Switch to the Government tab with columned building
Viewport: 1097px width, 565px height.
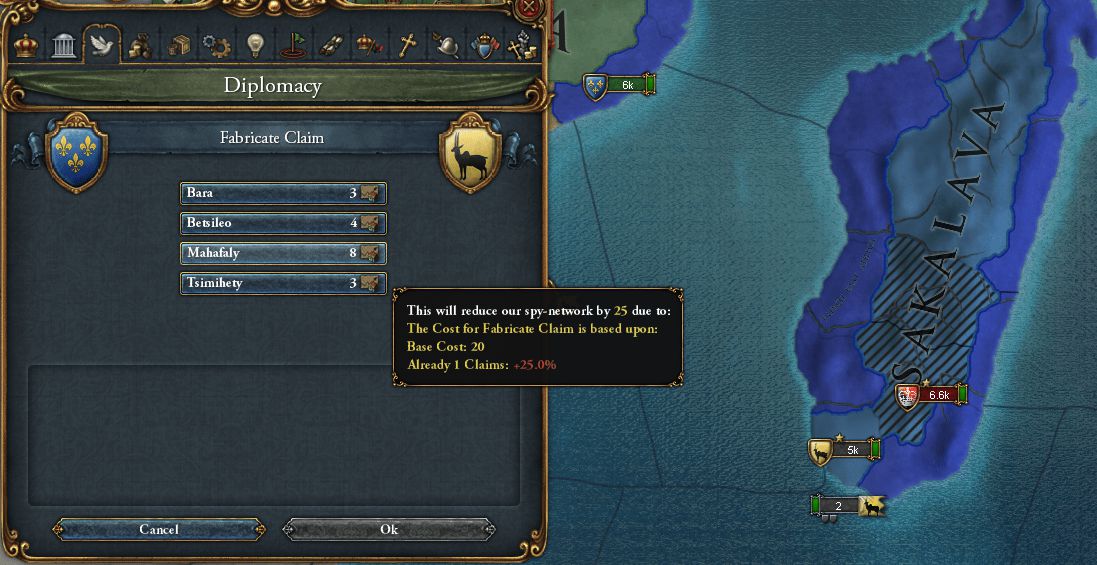(64, 45)
